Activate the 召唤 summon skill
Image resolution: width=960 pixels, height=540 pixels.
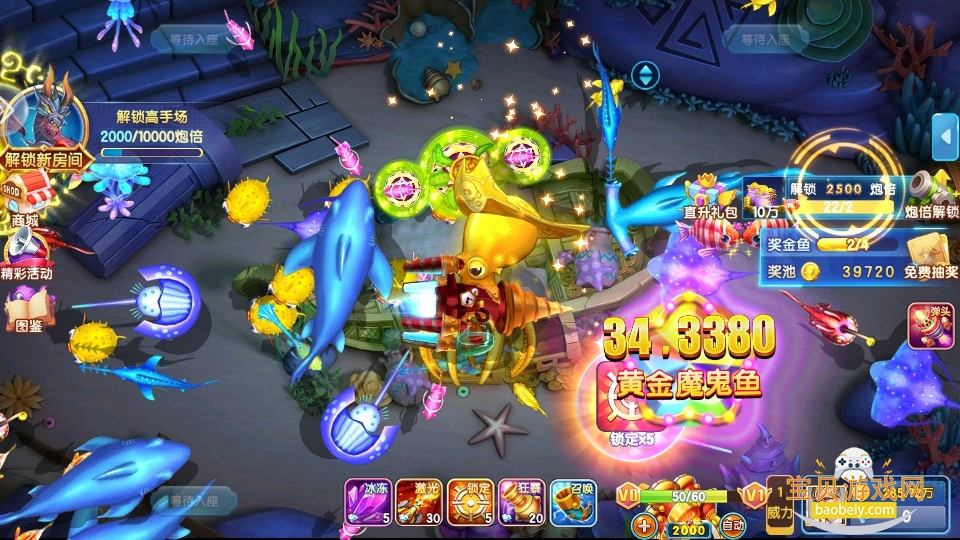[572, 501]
